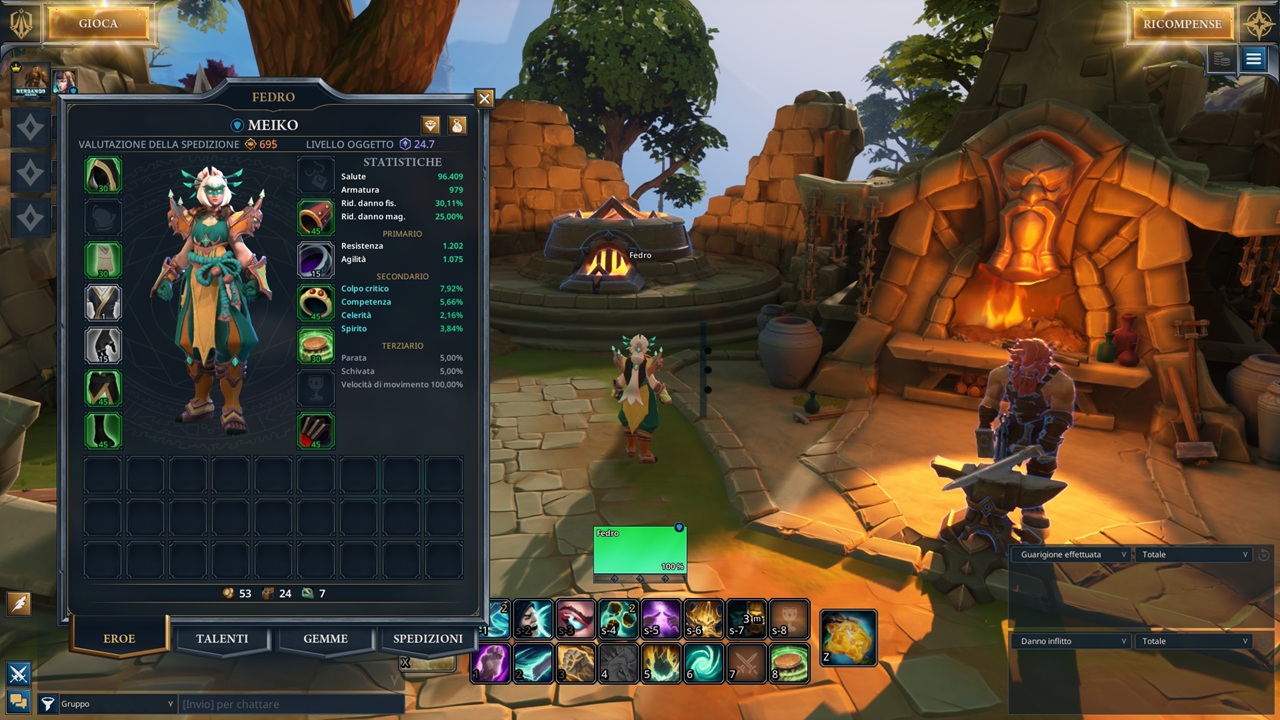Select the hooded helmet equipment slot
Screen dimensions: 1280x720
coord(103,175)
